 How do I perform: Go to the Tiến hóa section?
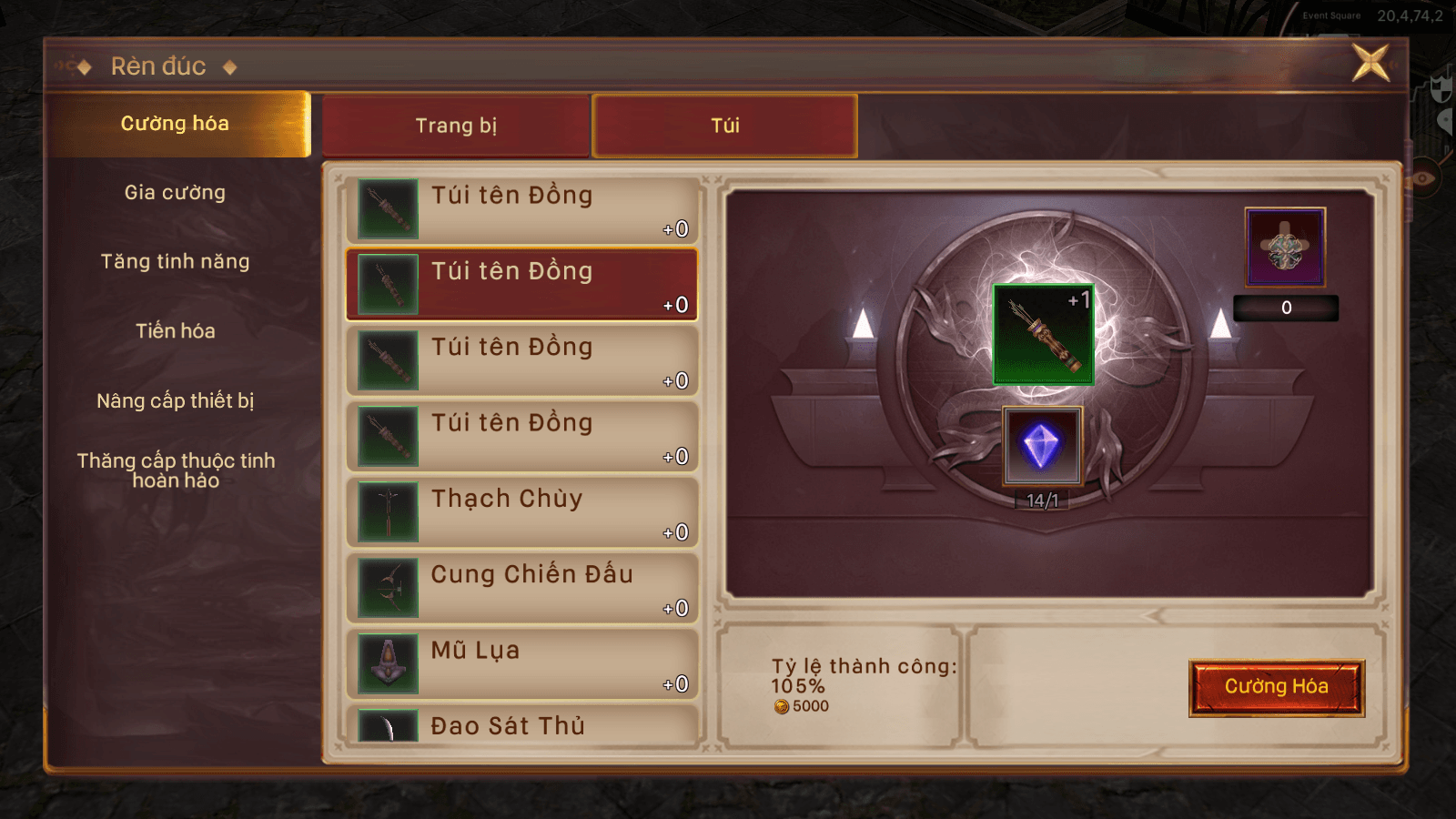coord(176,331)
